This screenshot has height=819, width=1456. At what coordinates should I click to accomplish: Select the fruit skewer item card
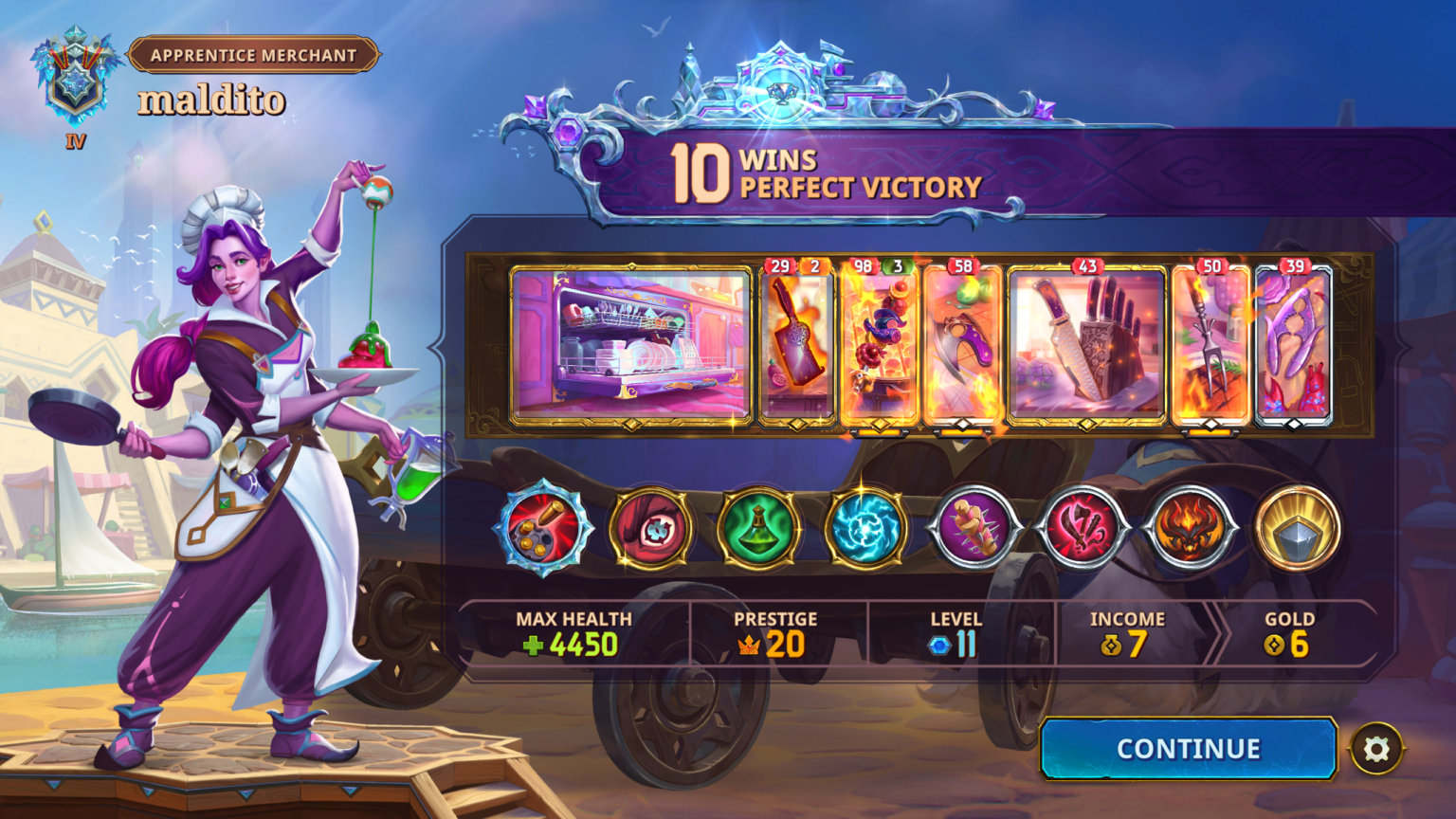click(880, 344)
